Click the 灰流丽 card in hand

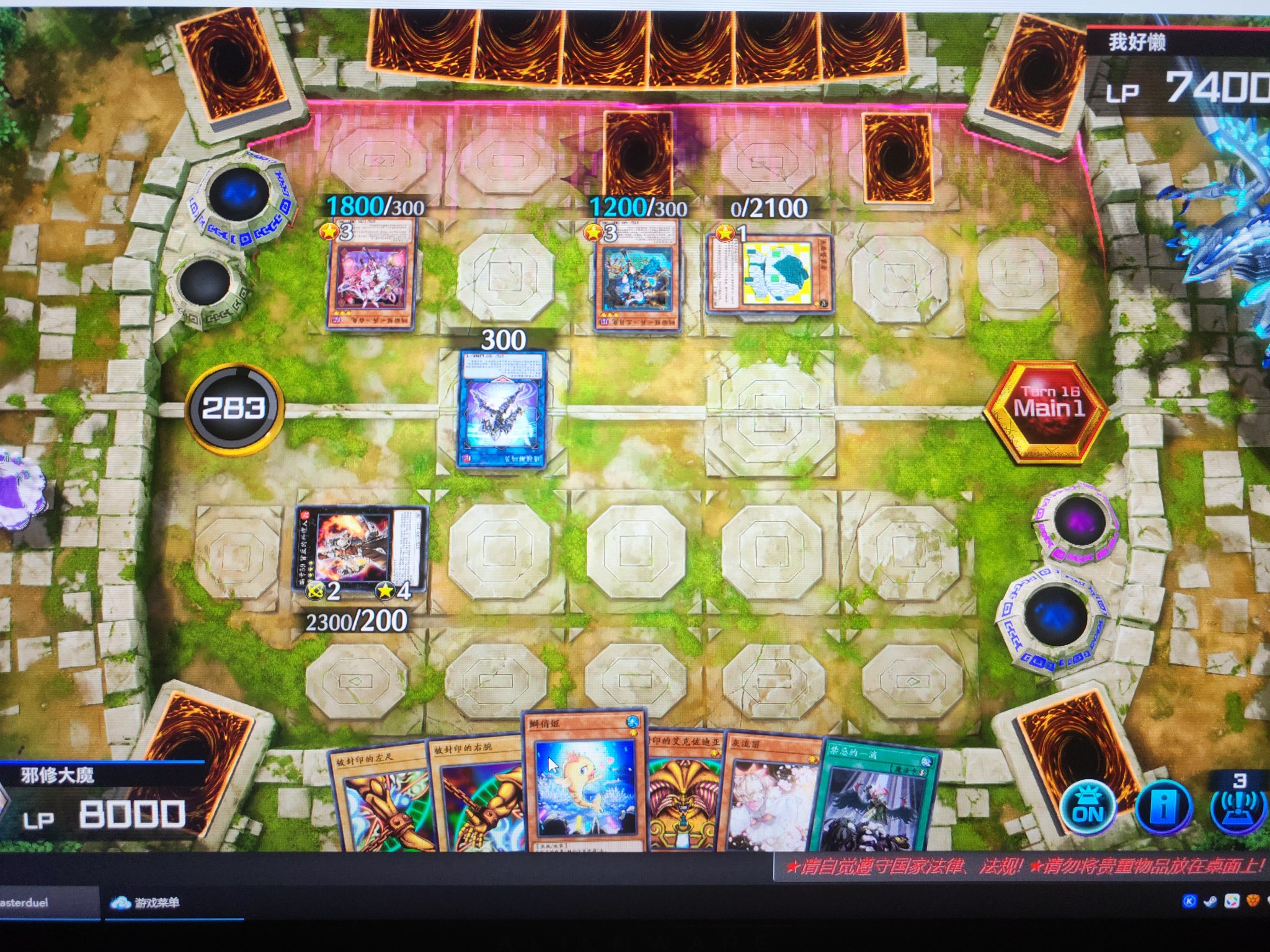tap(769, 800)
